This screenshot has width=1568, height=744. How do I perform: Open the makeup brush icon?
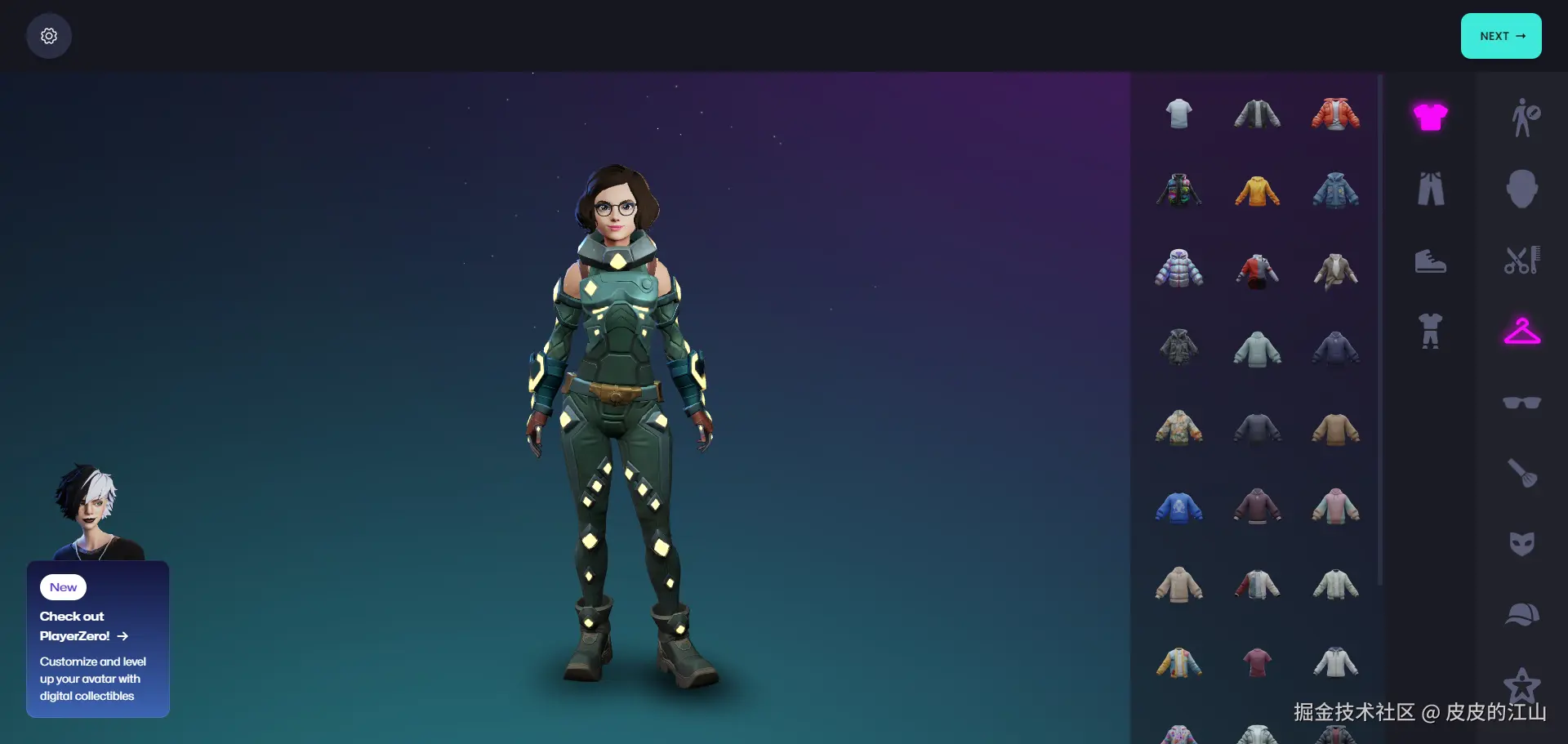click(1521, 474)
